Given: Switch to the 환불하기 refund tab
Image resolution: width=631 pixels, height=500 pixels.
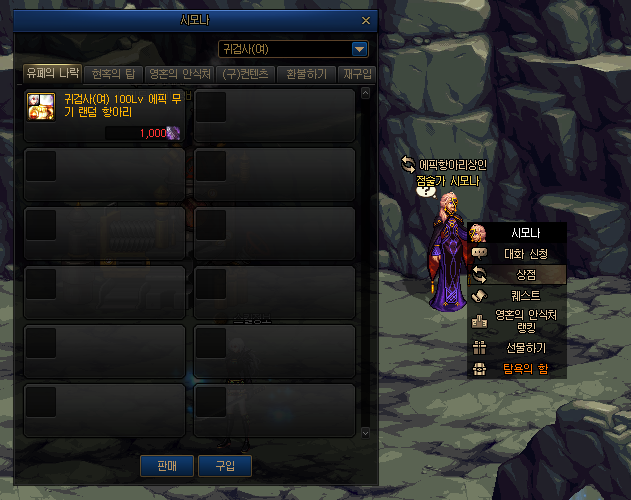Looking at the screenshot, I should coord(305,73).
